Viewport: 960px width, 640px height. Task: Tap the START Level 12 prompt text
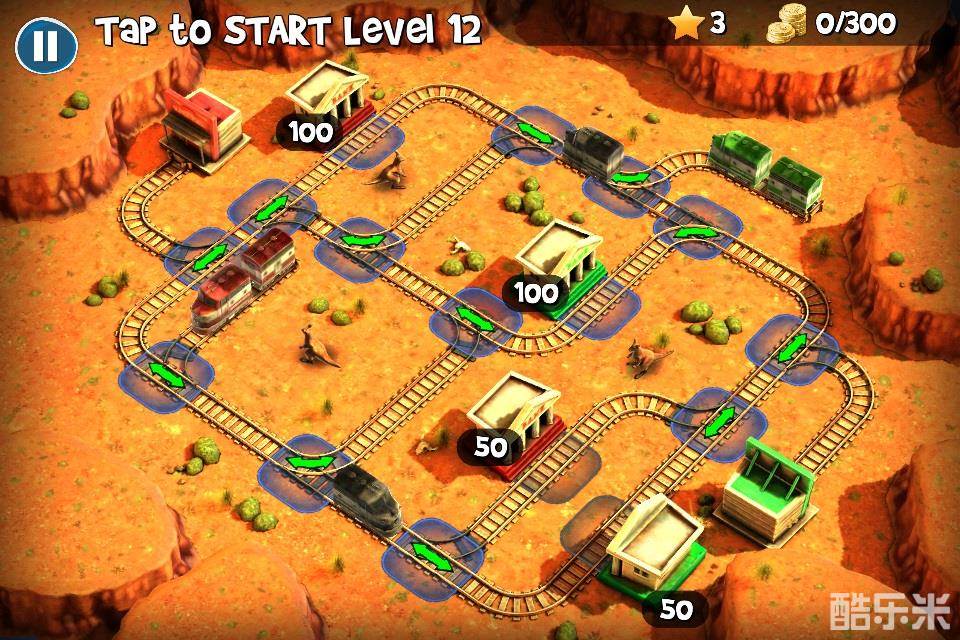[x=289, y=31]
